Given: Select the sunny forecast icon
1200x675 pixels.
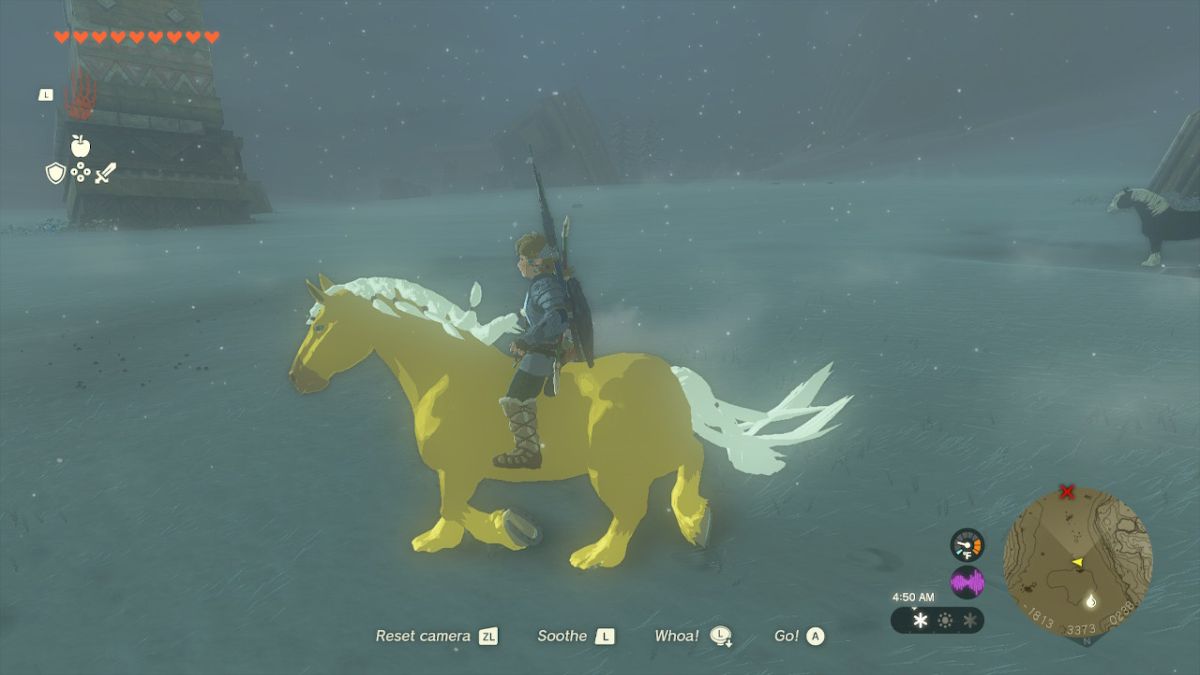Looking at the screenshot, I should tap(945, 621).
